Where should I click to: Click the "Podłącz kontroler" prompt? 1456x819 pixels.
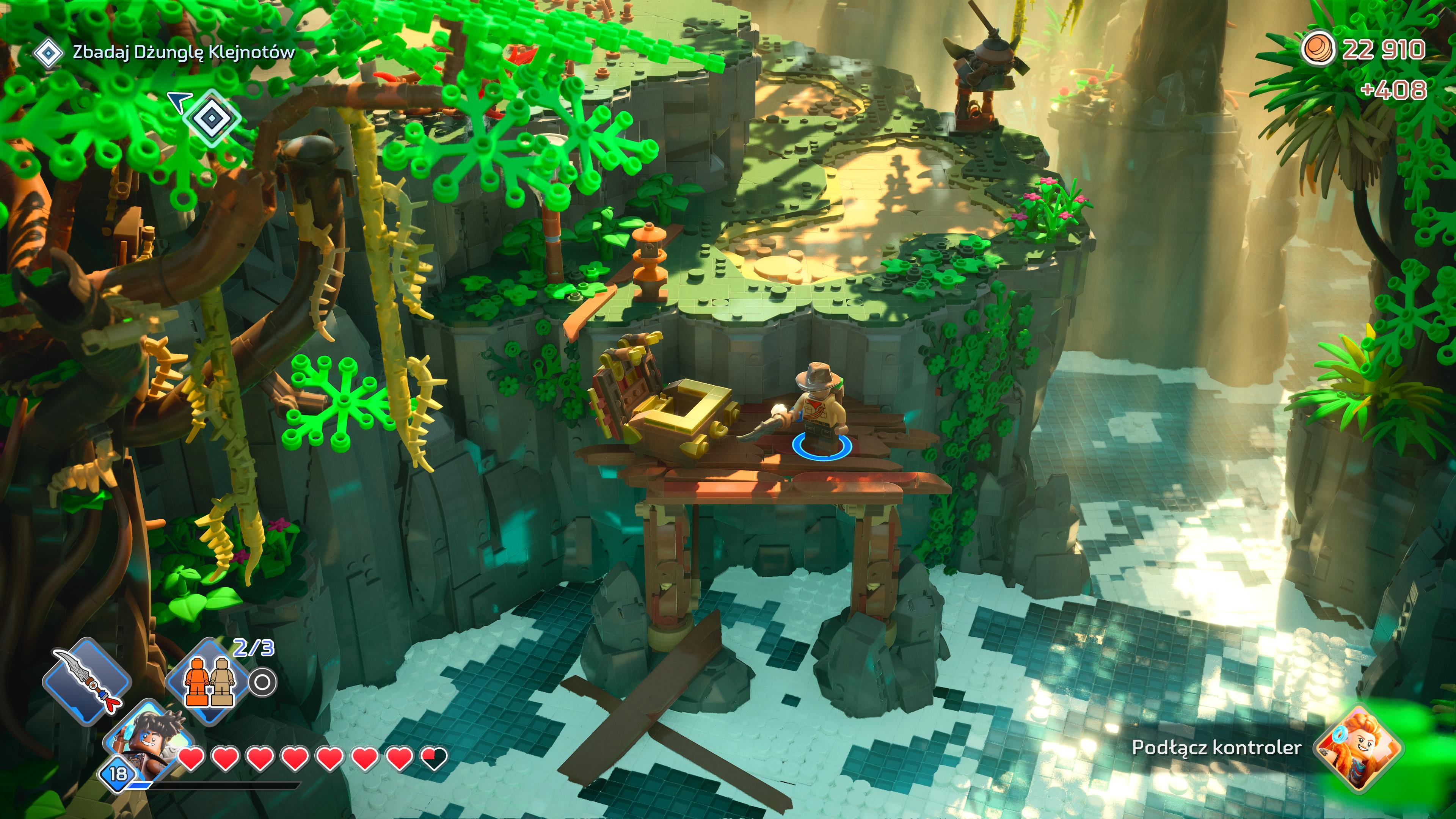point(1216,747)
